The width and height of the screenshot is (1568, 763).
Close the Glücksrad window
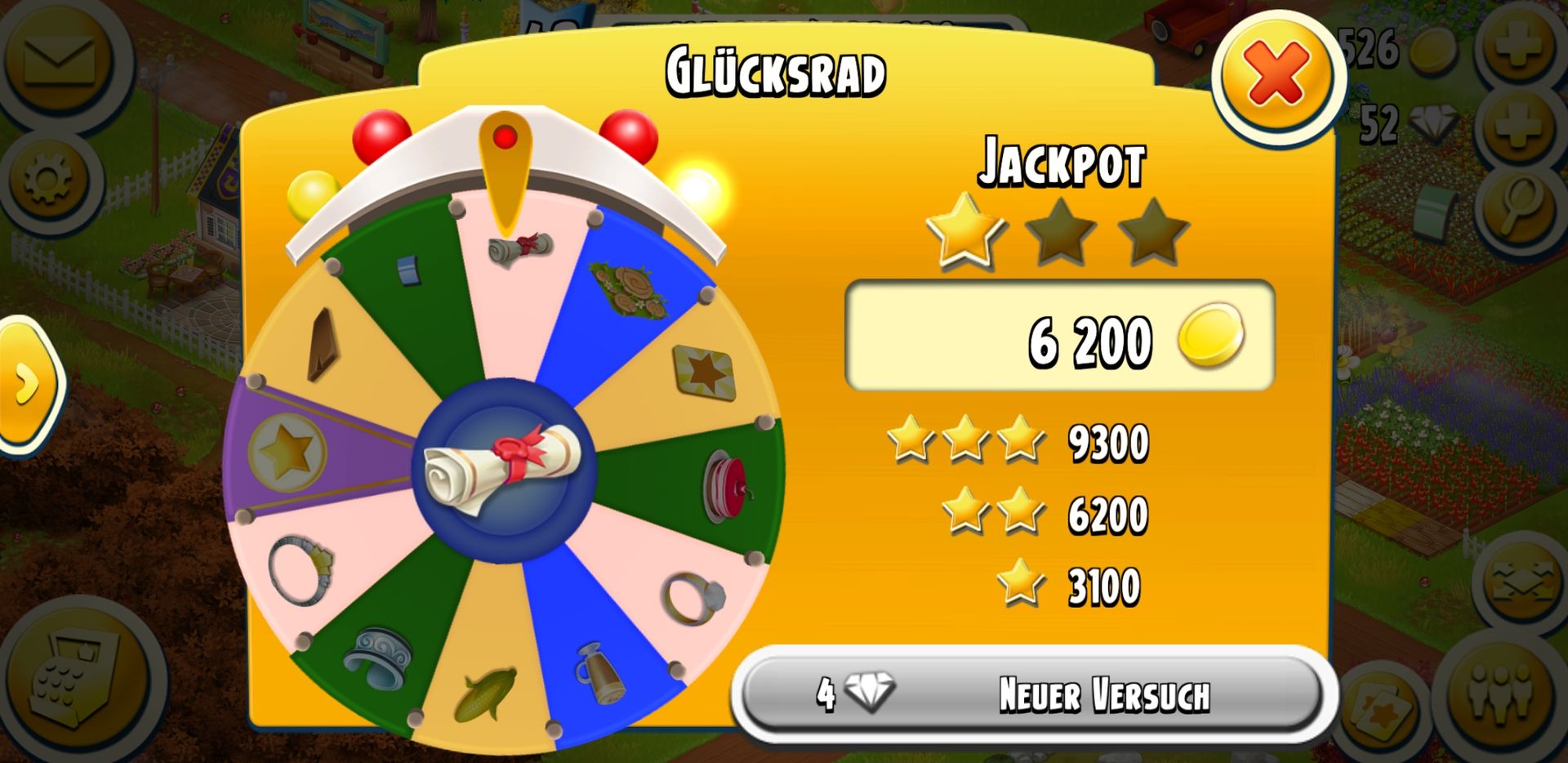click(1276, 75)
